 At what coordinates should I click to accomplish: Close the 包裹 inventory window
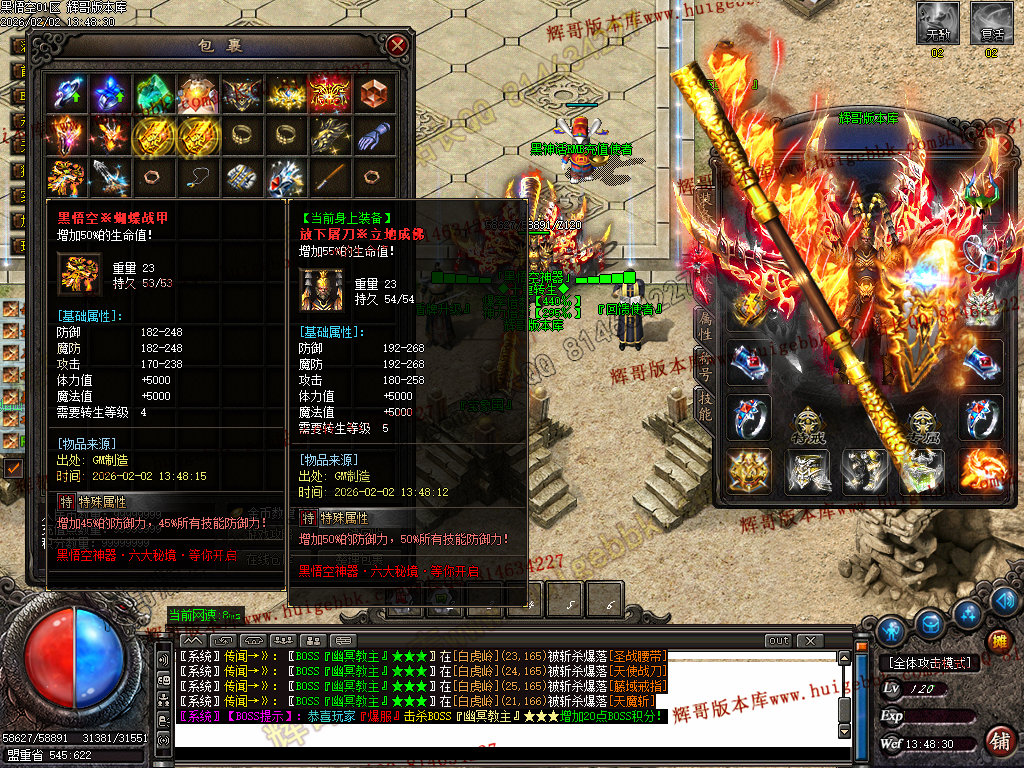pos(397,45)
